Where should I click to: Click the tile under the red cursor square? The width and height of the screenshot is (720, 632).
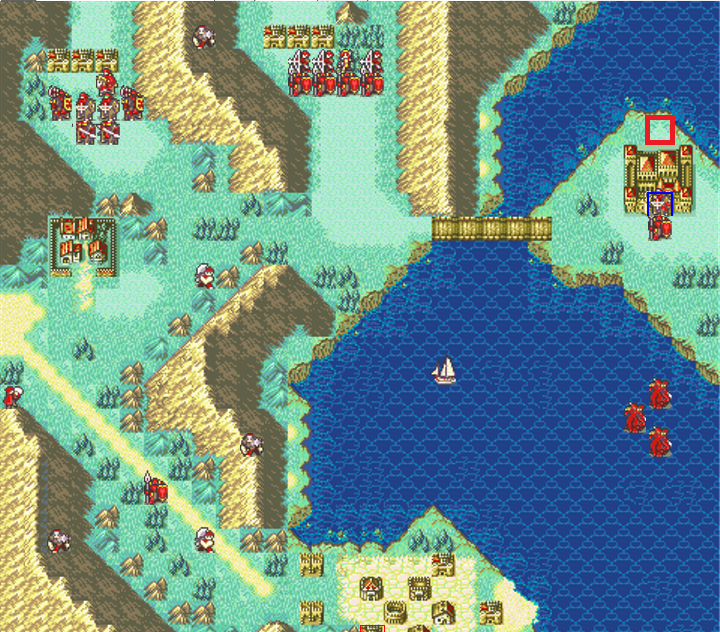659,130
